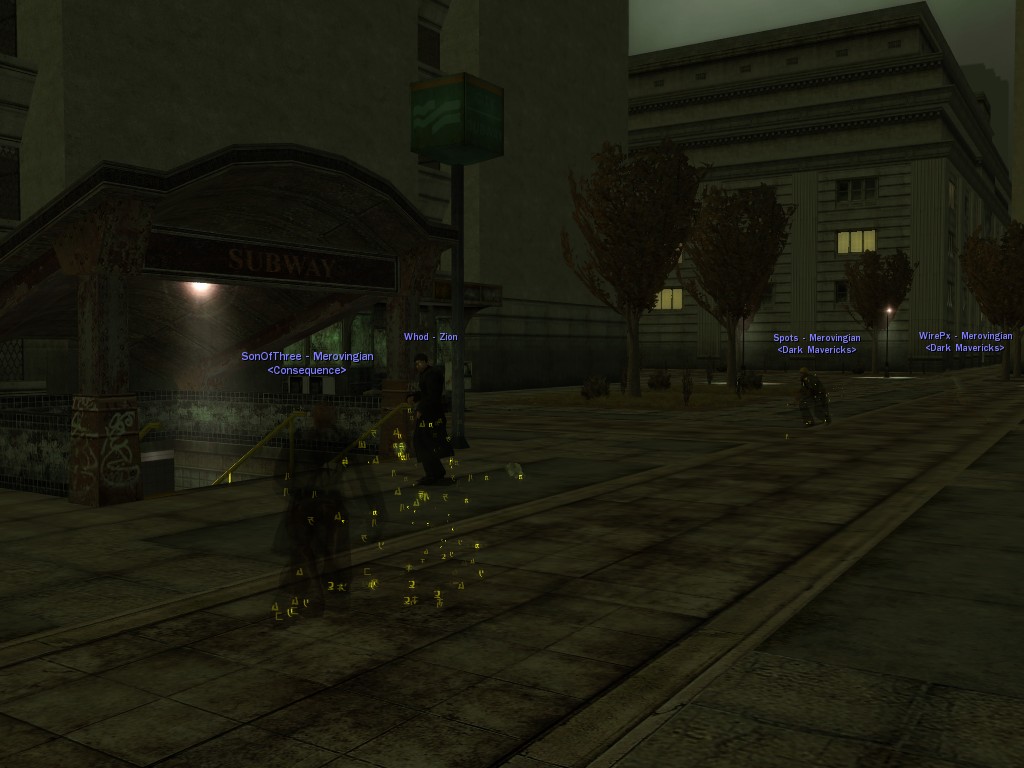Click the Spots - Merovingian nameplate
The width and height of the screenshot is (1024, 768).
click(x=816, y=339)
